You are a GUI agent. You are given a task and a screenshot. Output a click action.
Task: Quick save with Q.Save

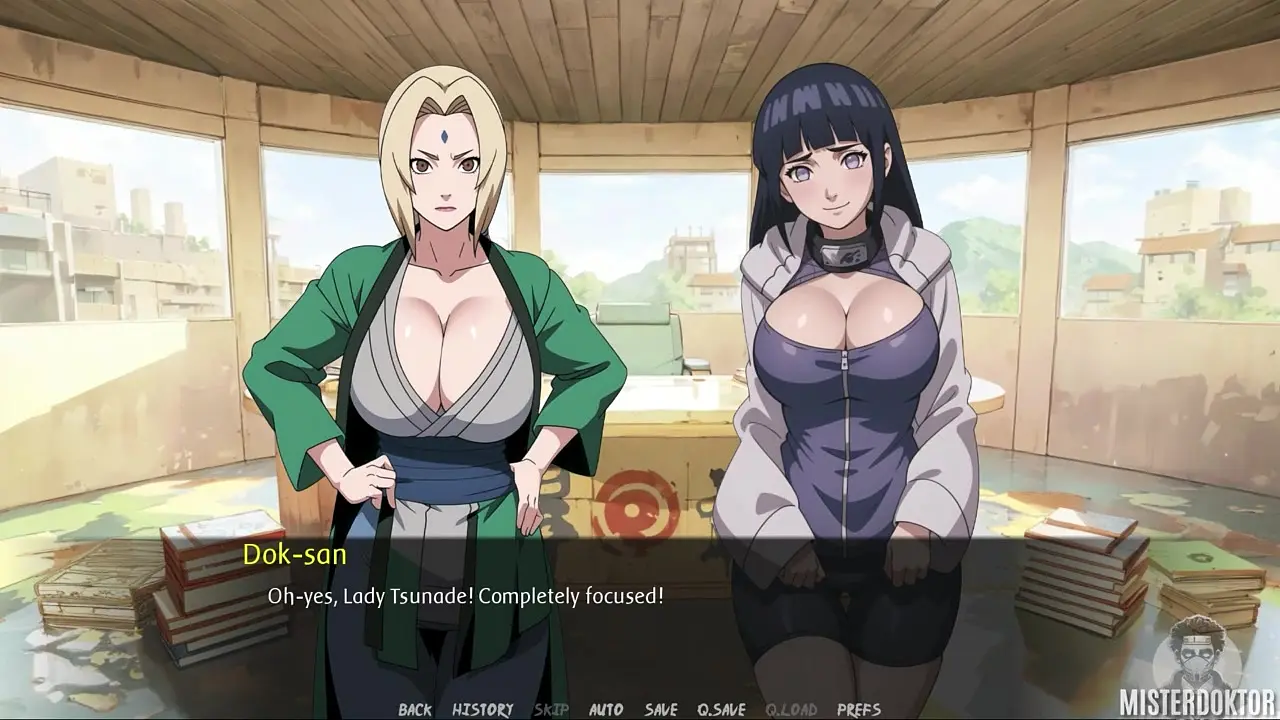(721, 709)
